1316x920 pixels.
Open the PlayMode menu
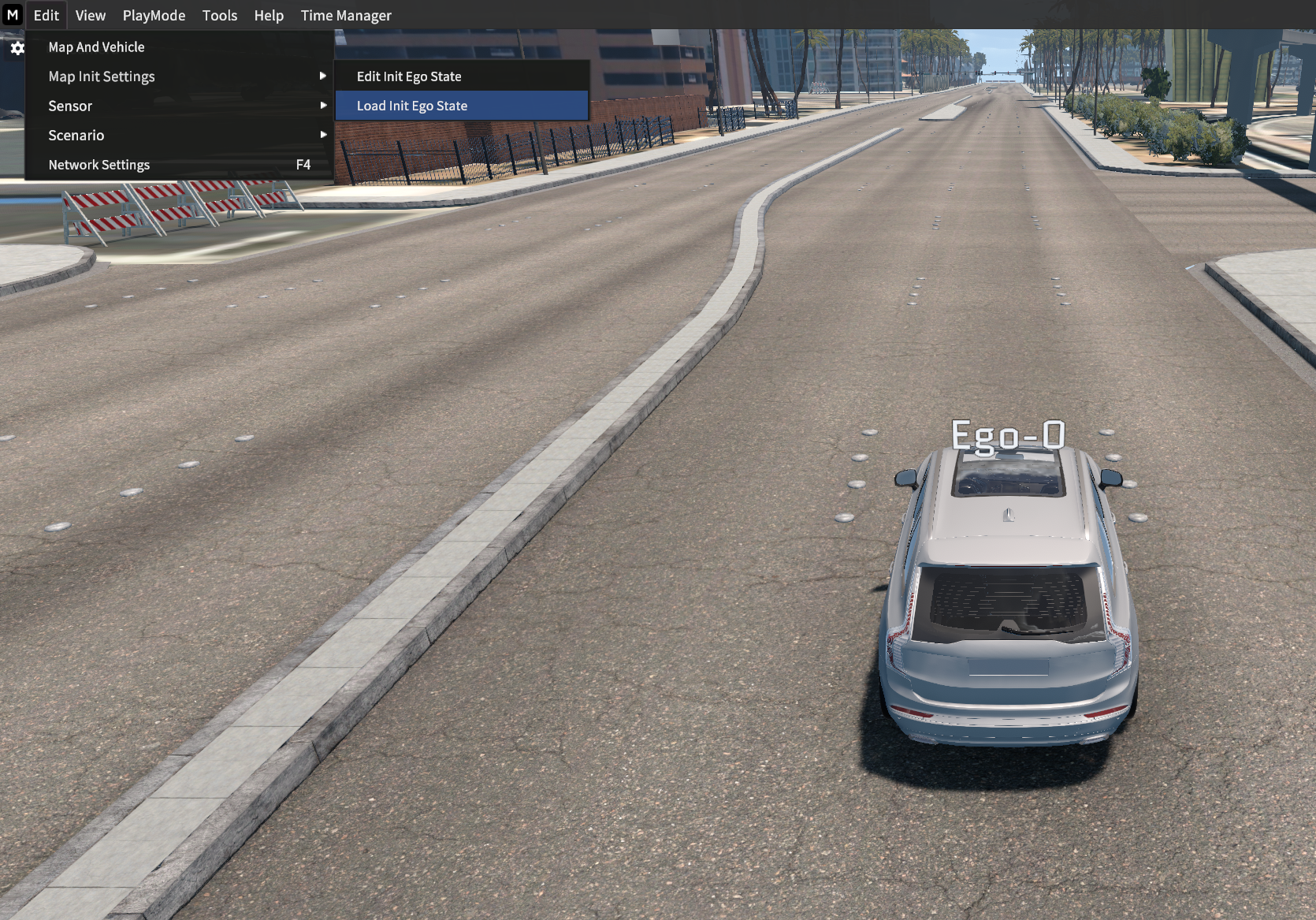tap(154, 16)
